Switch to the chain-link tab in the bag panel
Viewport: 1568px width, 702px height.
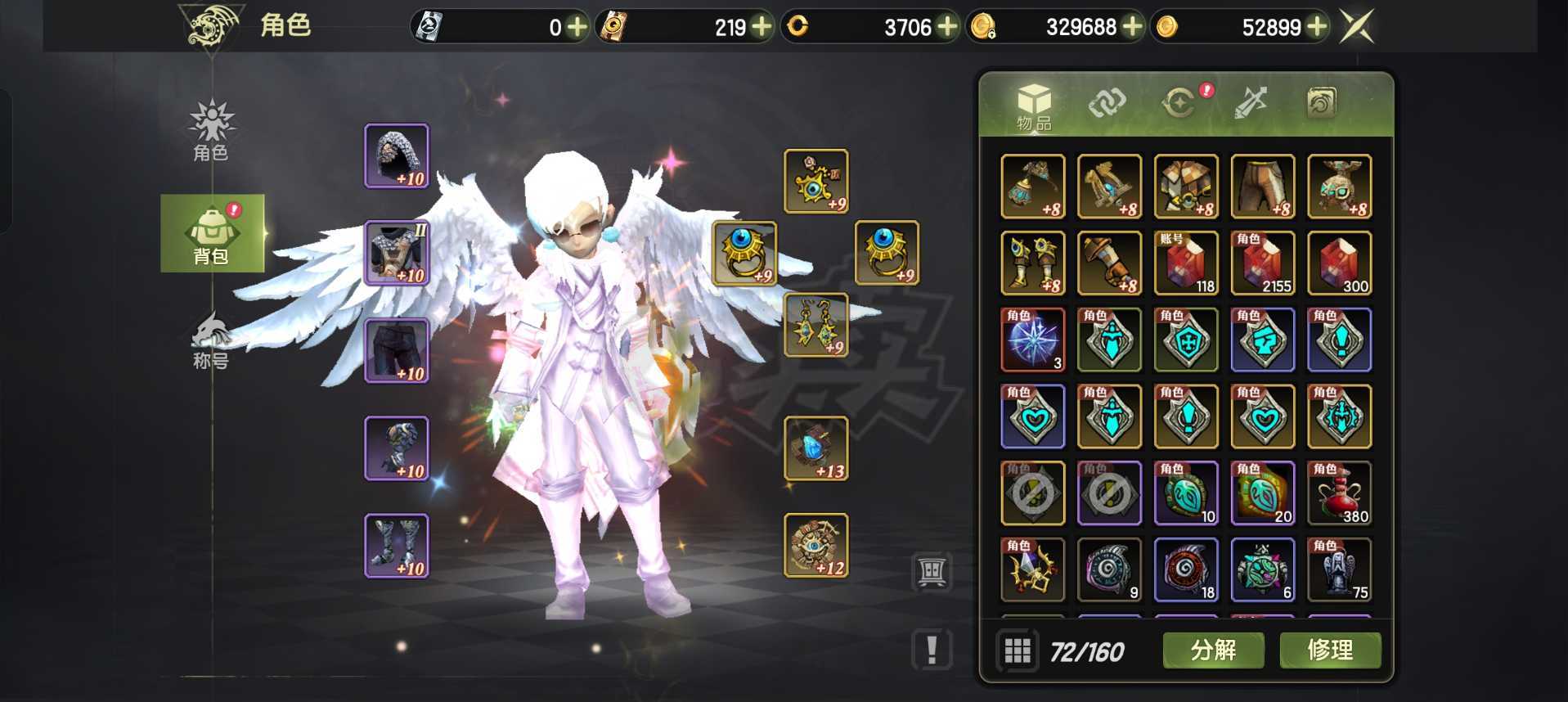coord(1108,103)
